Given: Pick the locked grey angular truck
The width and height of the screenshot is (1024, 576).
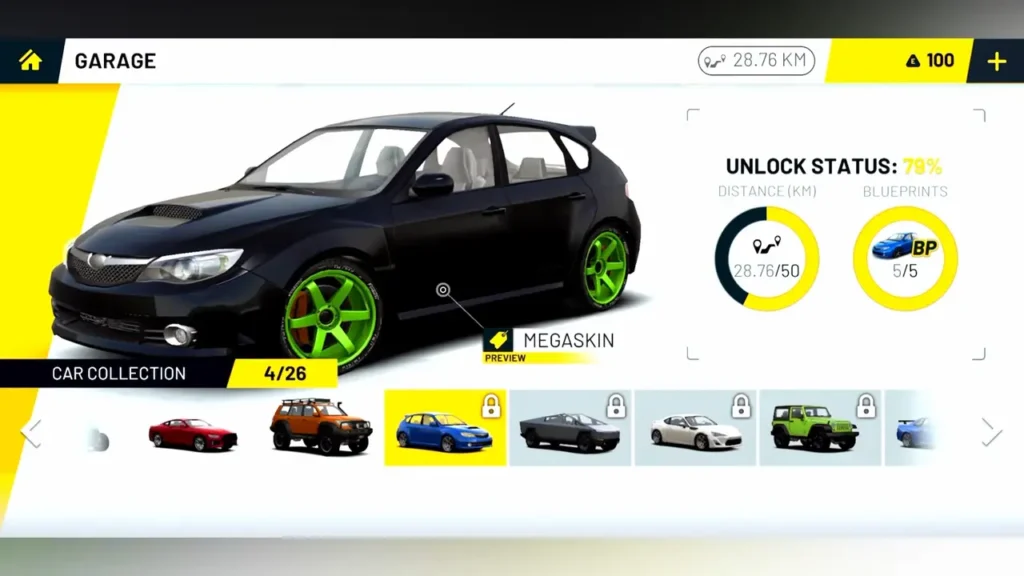Looking at the screenshot, I should [x=570, y=428].
